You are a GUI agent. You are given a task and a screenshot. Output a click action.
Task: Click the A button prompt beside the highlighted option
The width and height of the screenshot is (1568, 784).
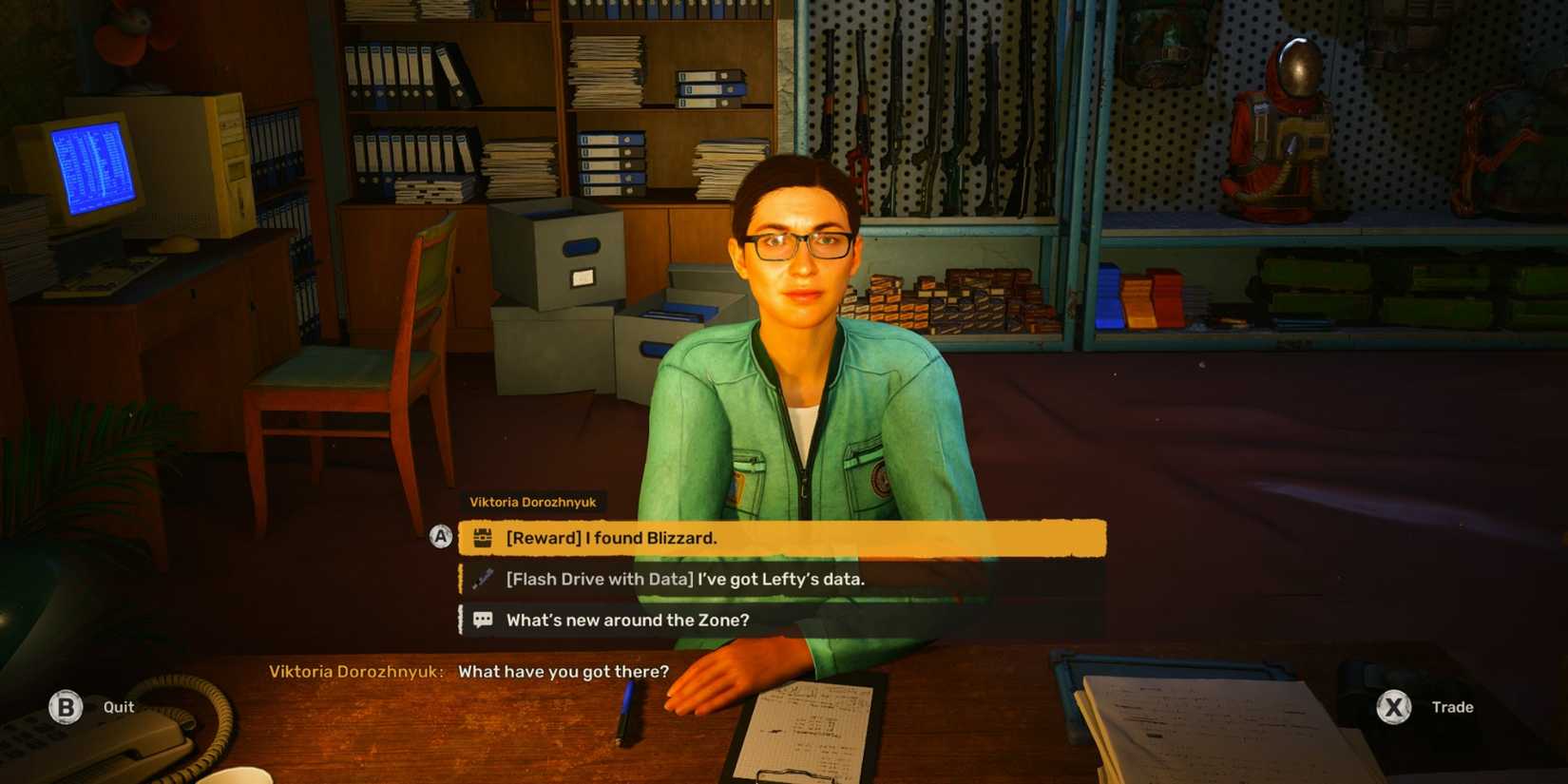pyautogui.click(x=440, y=537)
